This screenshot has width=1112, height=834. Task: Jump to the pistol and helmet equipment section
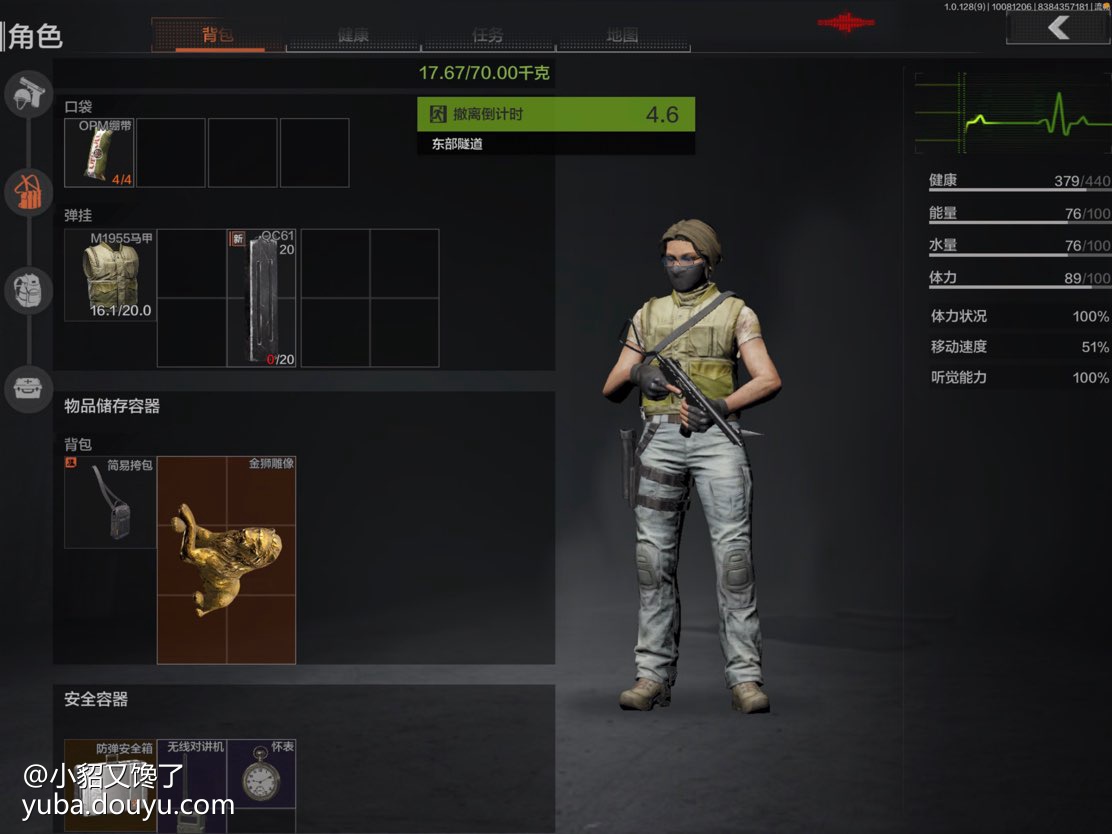[28, 95]
